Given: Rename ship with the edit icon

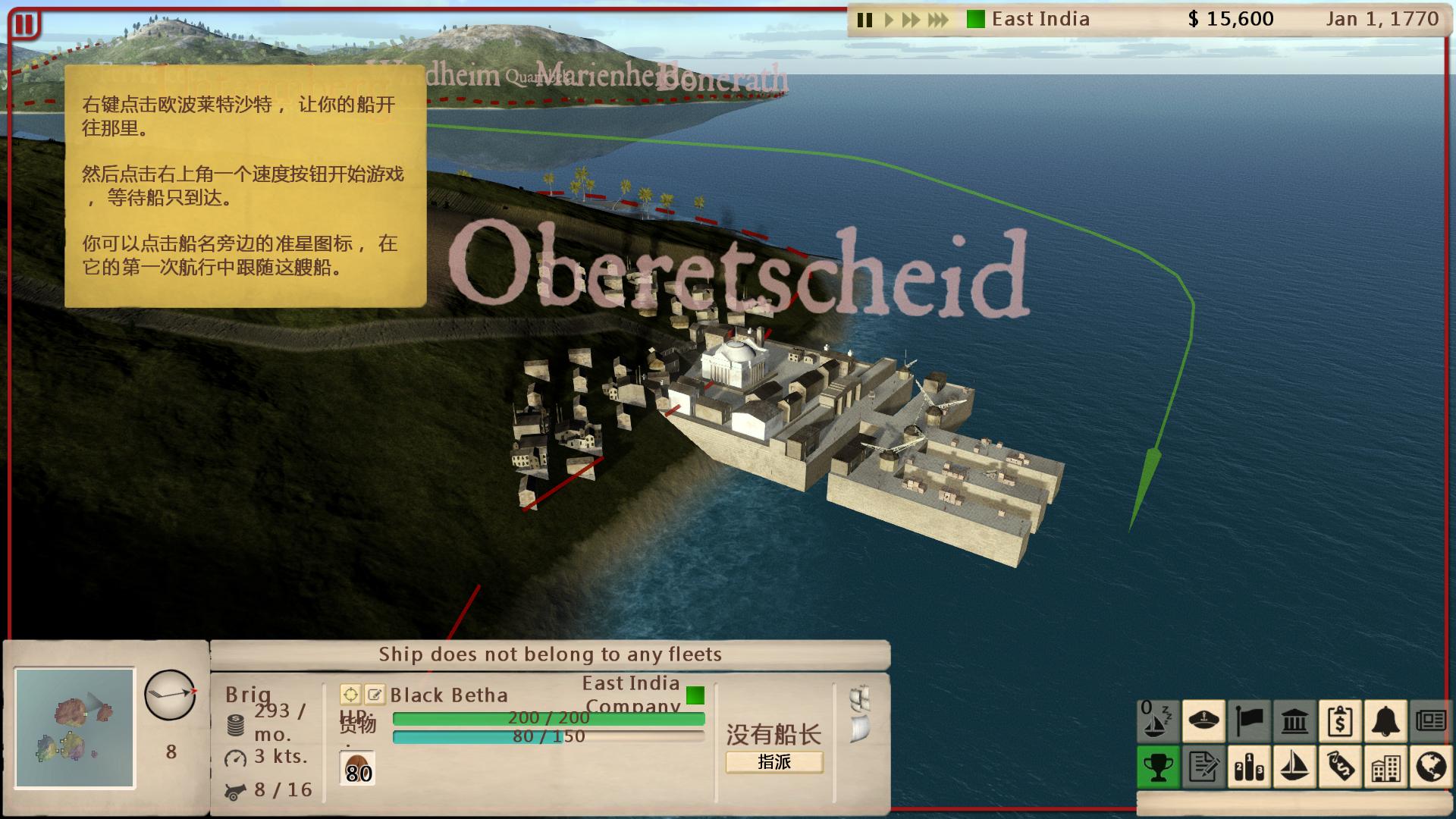Looking at the screenshot, I should pyautogui.click(x=375, y=694).
